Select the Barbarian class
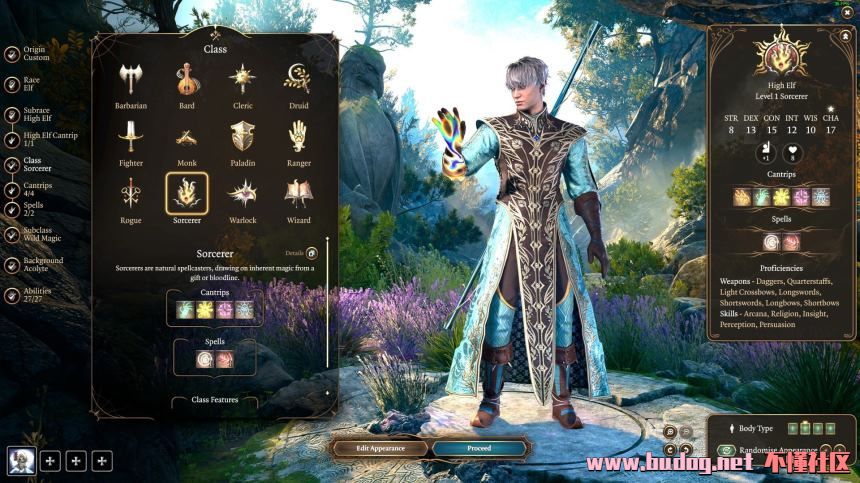860x483 pixels. pyautogui.click(x=130, y=80)
